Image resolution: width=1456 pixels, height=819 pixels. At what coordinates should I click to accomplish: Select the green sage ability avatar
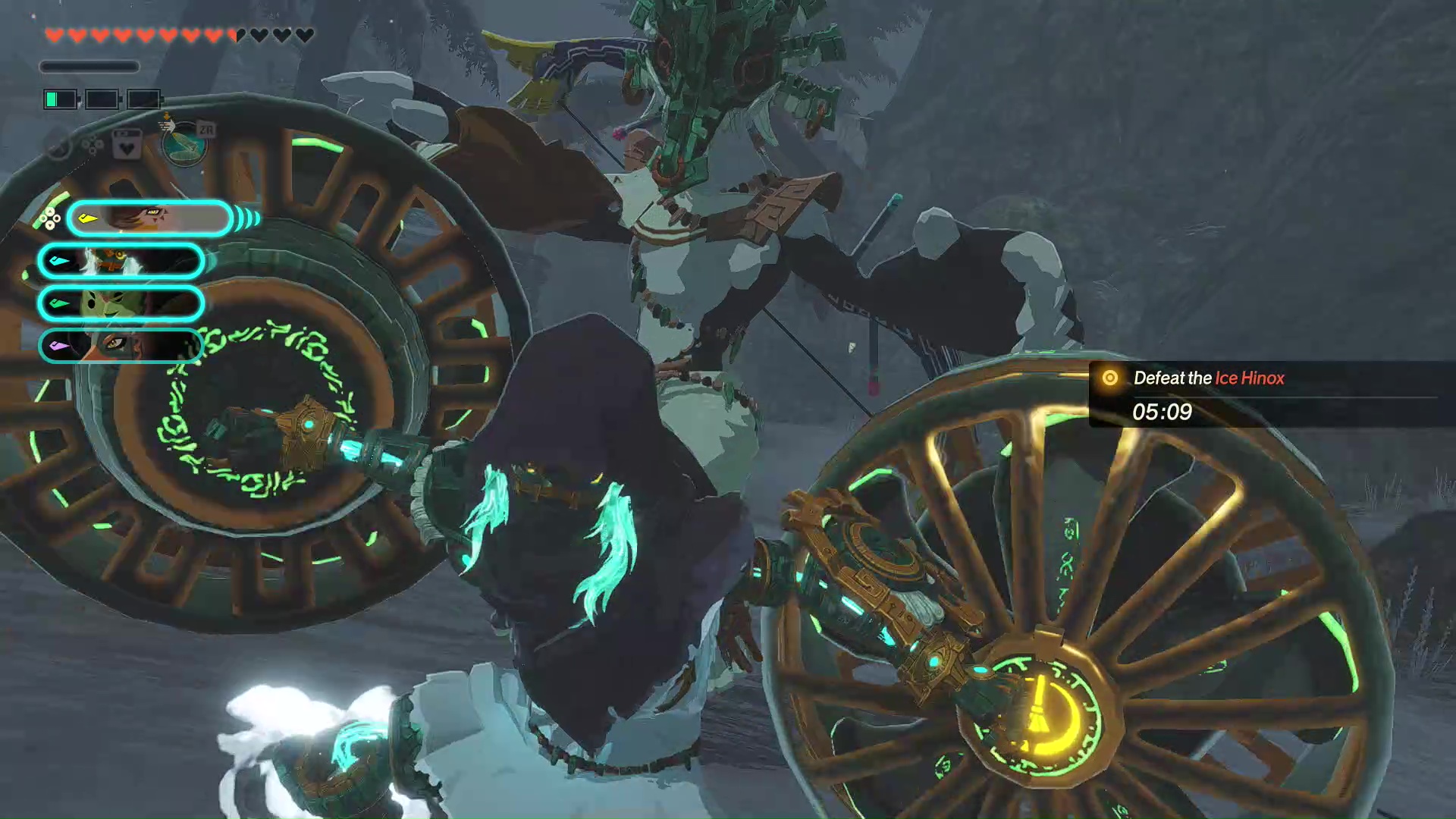121,302
